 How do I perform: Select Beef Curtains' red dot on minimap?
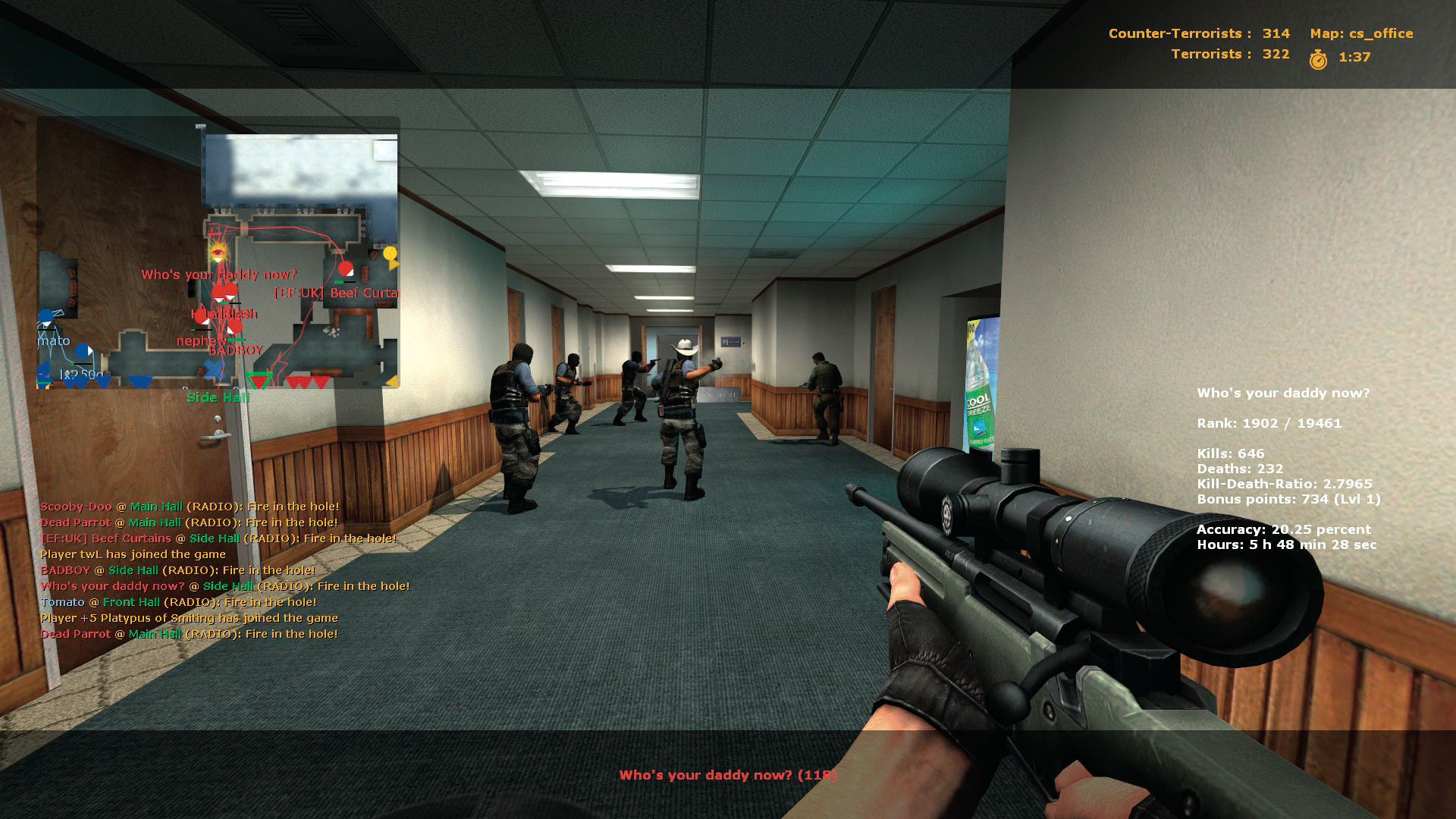tap(346, 269)
